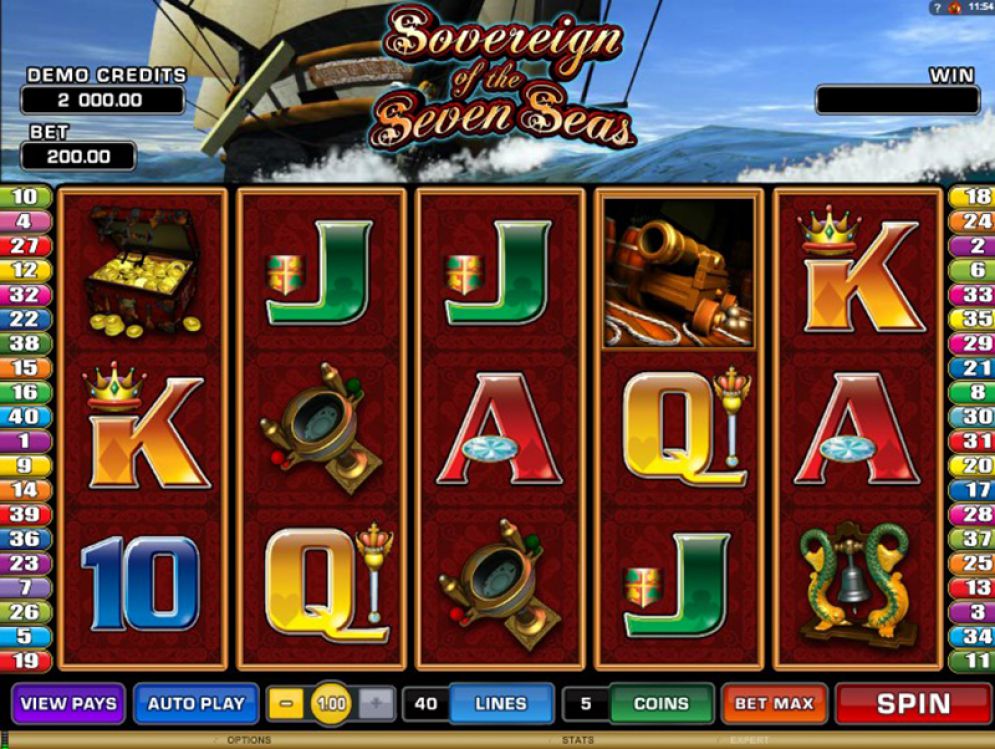Switch to EXPERT mode
This screenshot has height=749, width=995.
(x=750, y=741)
